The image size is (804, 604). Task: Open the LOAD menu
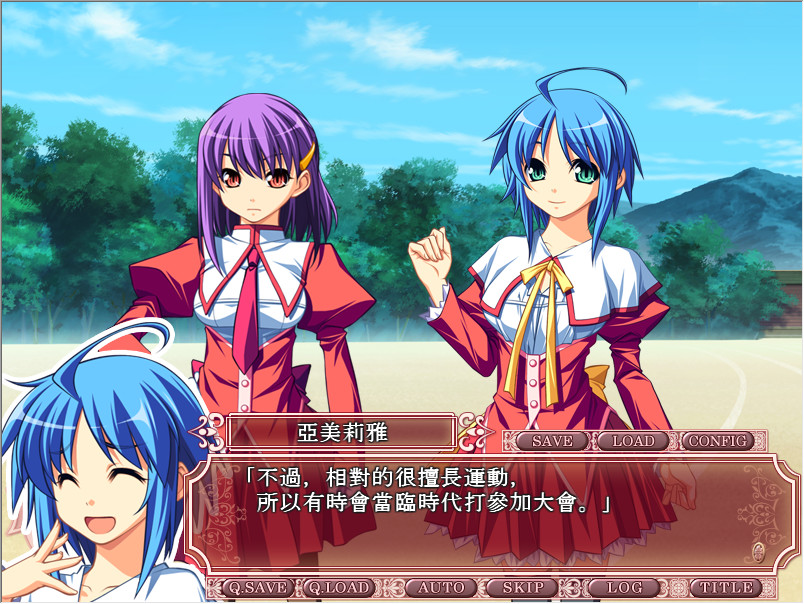point(633,441)
